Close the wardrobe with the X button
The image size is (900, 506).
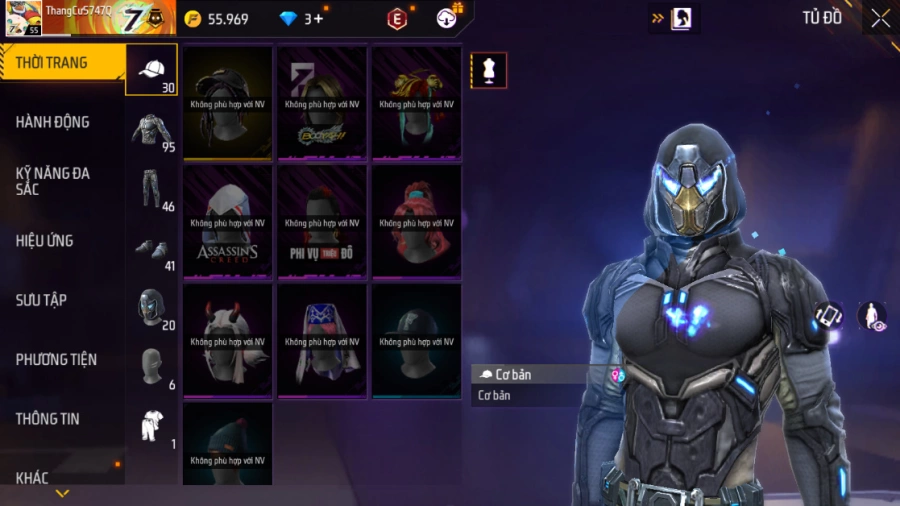(x=880, y=18)
